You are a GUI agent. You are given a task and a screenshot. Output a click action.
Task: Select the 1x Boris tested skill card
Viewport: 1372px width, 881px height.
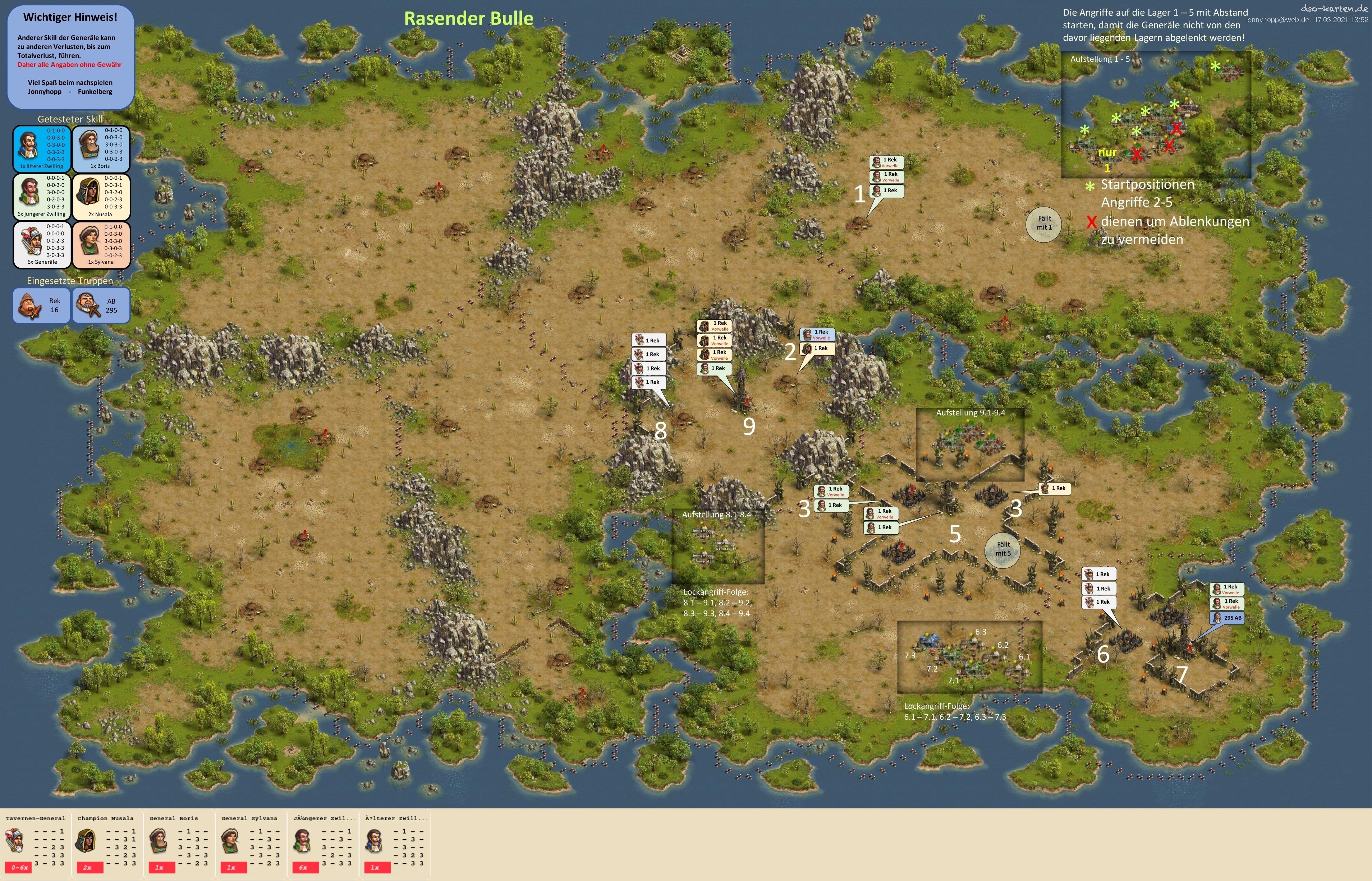tap(101, 149)
